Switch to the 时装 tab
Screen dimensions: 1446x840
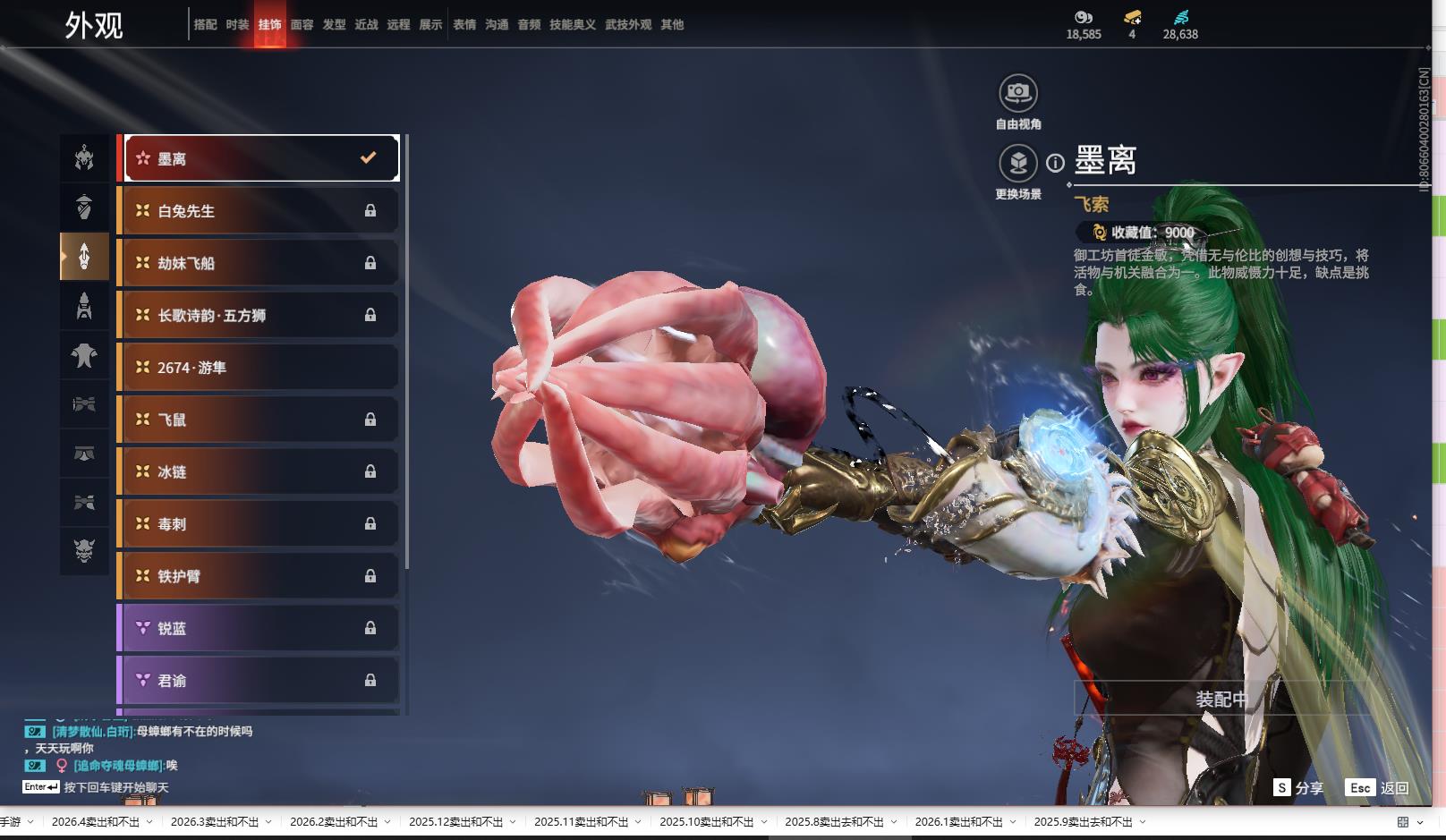[237, 24]
